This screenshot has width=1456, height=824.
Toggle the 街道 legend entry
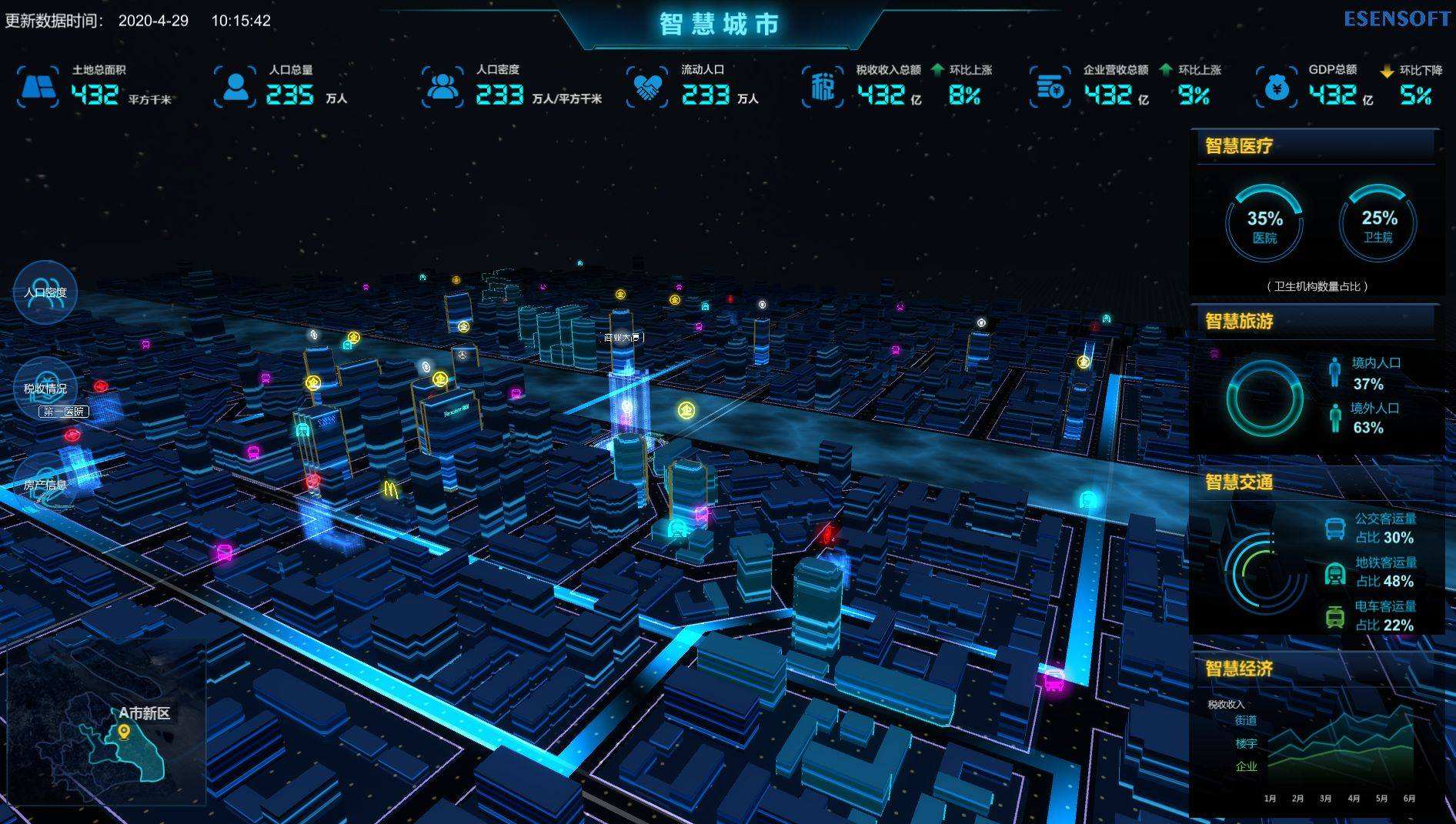(x=1246, y=720)
